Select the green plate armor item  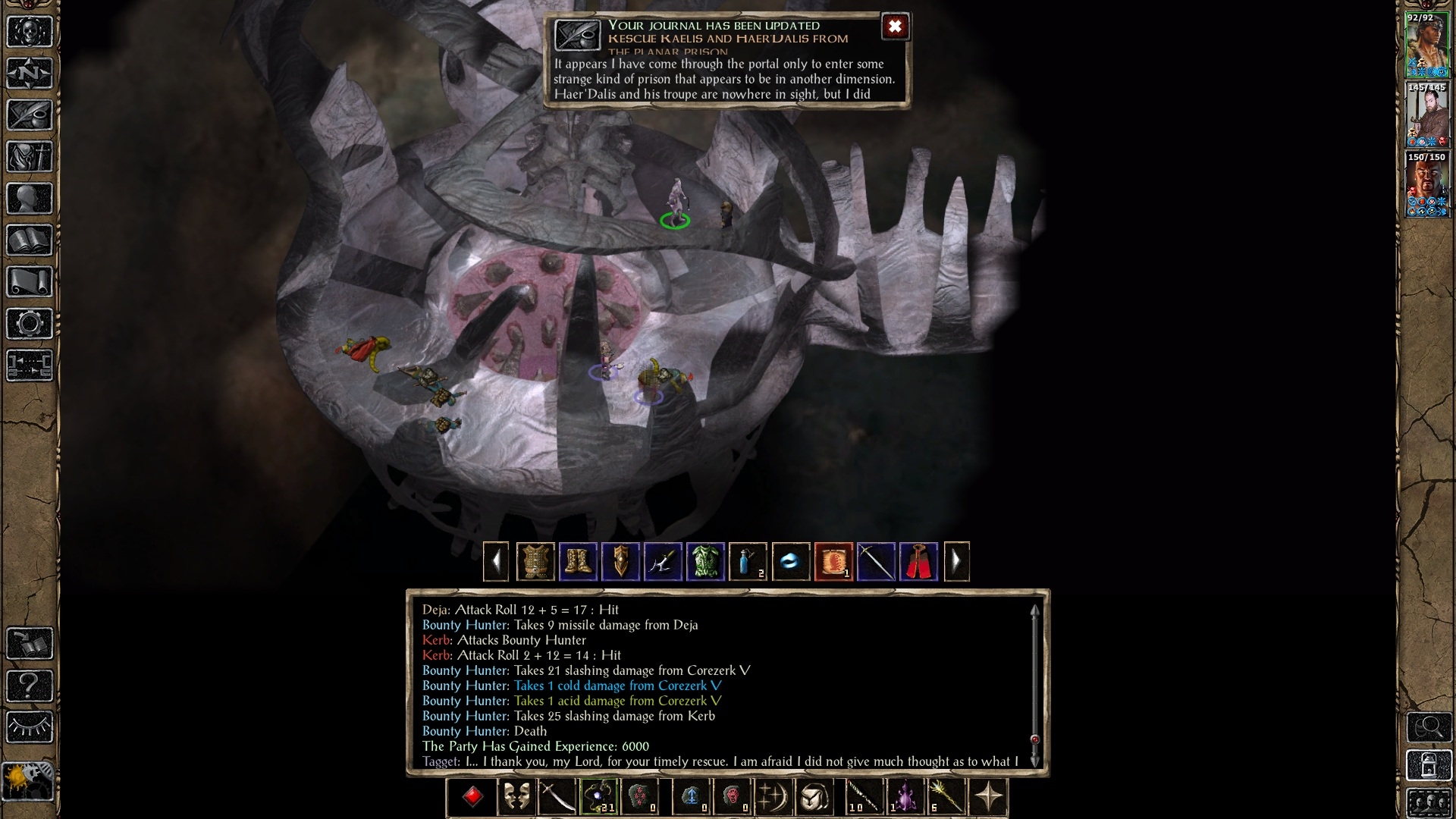pos(705,562)
